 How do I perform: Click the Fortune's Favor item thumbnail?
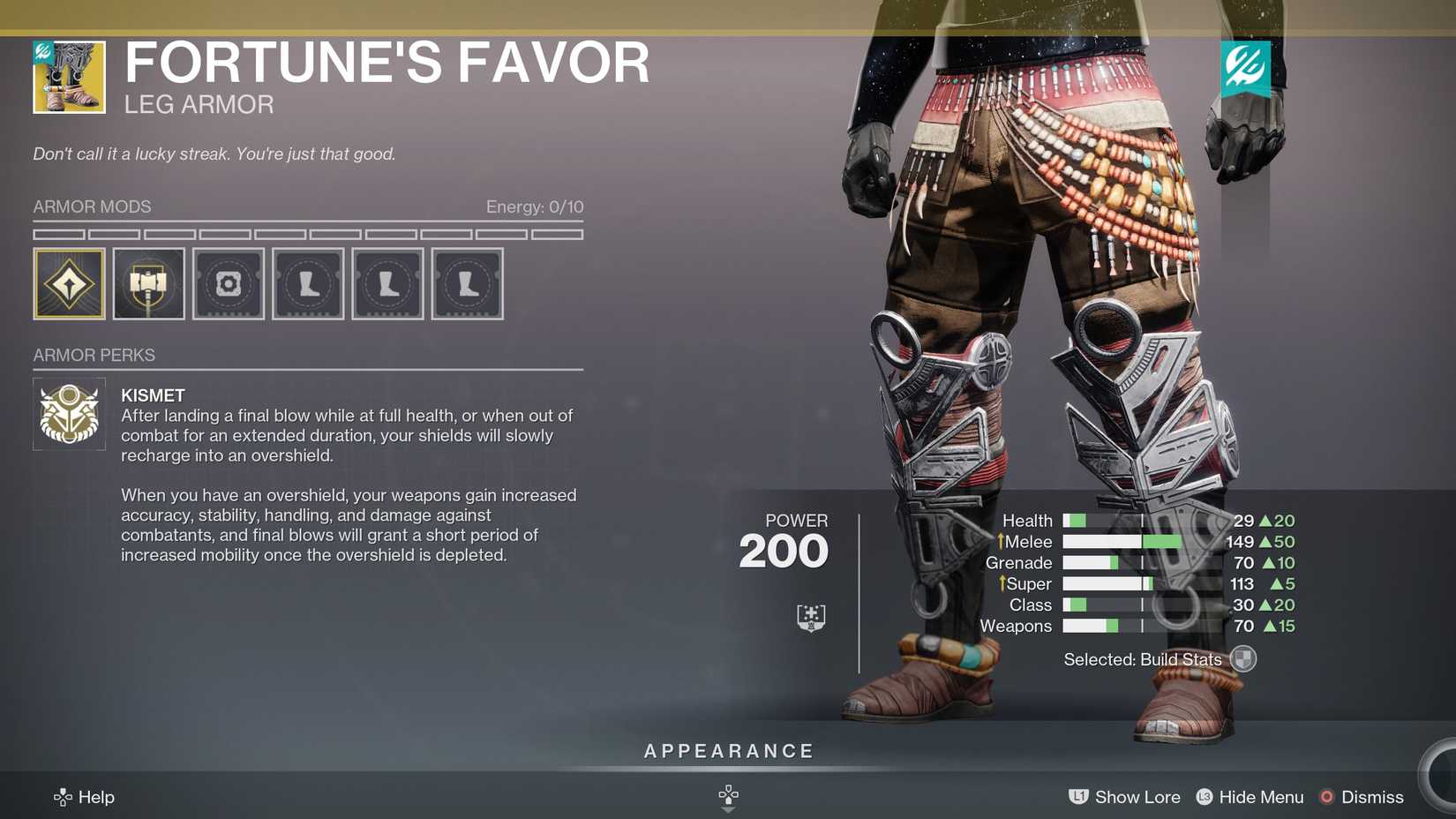(71, 77)
